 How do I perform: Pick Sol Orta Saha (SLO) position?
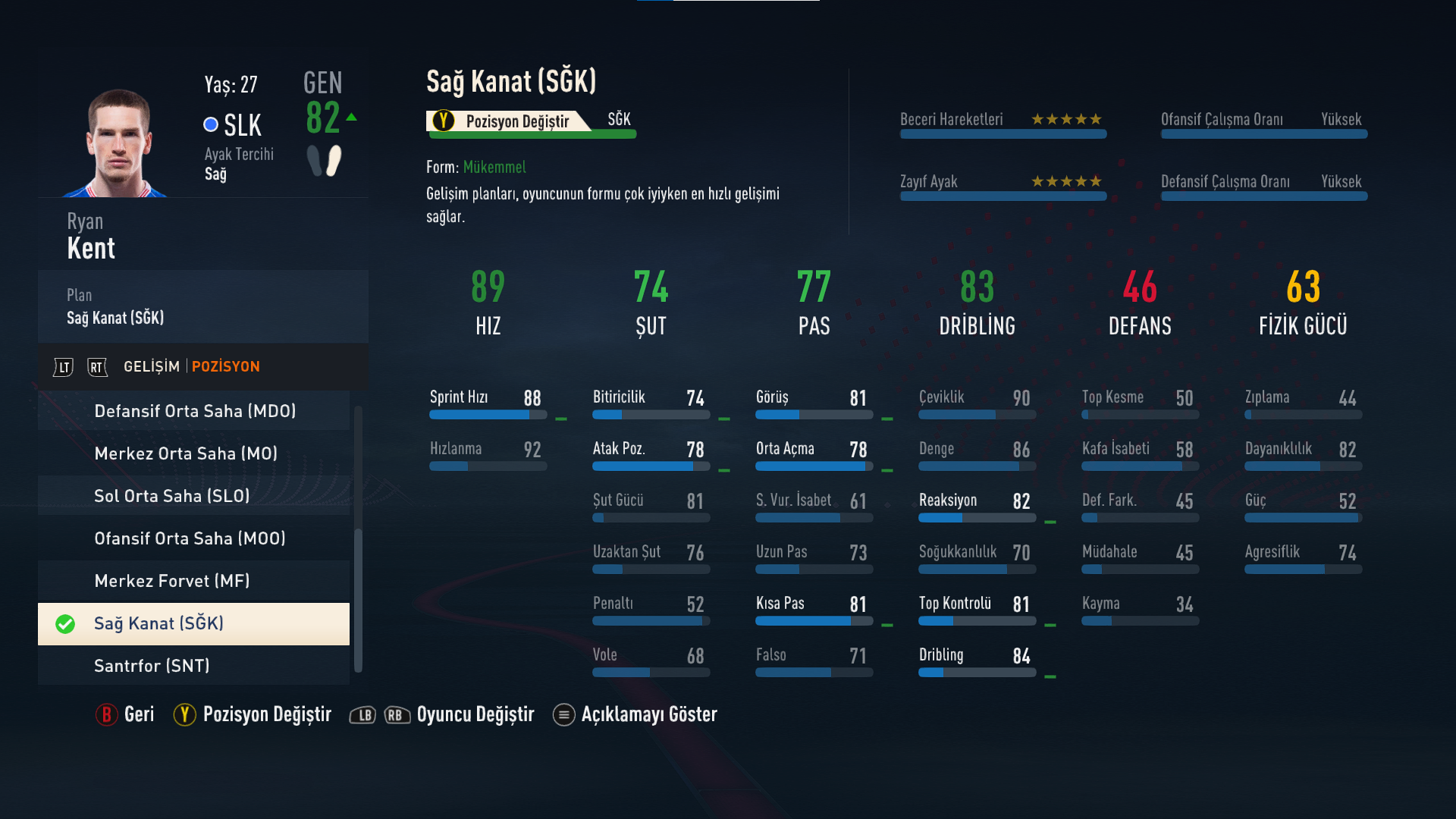194,496
